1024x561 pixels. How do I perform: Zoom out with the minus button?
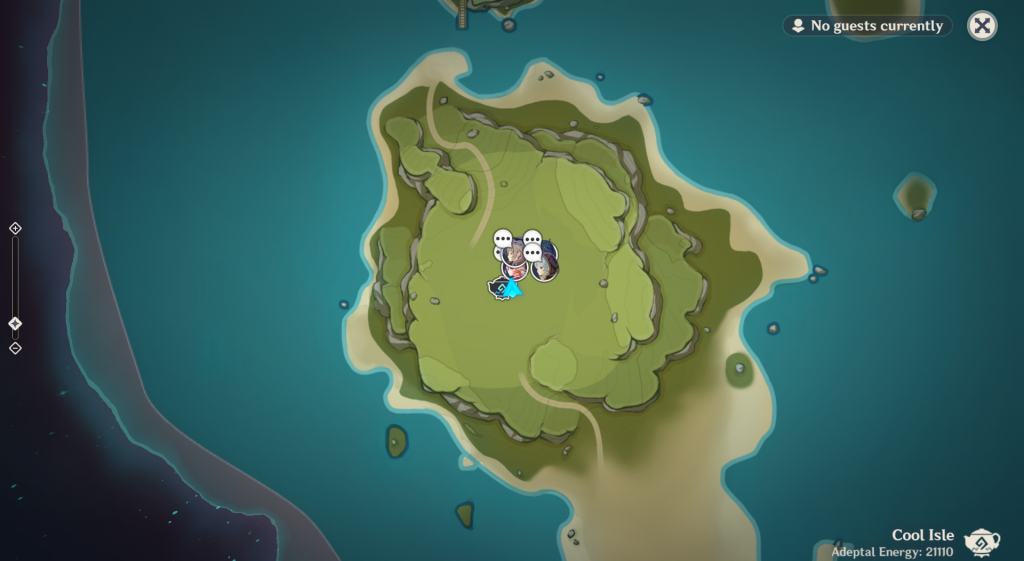tap(15, 348)
